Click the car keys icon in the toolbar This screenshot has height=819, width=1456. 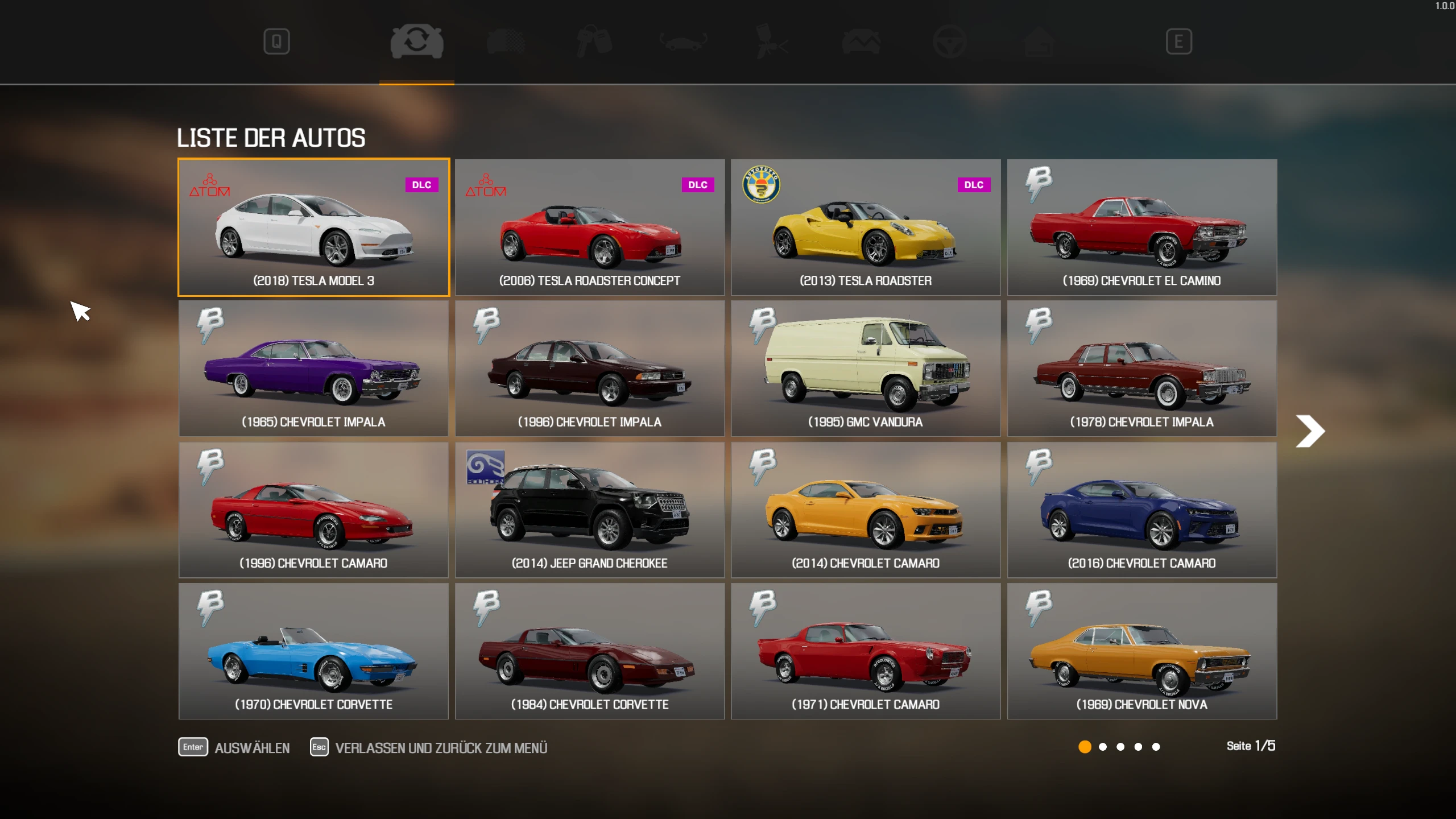[x=593, y=41]
